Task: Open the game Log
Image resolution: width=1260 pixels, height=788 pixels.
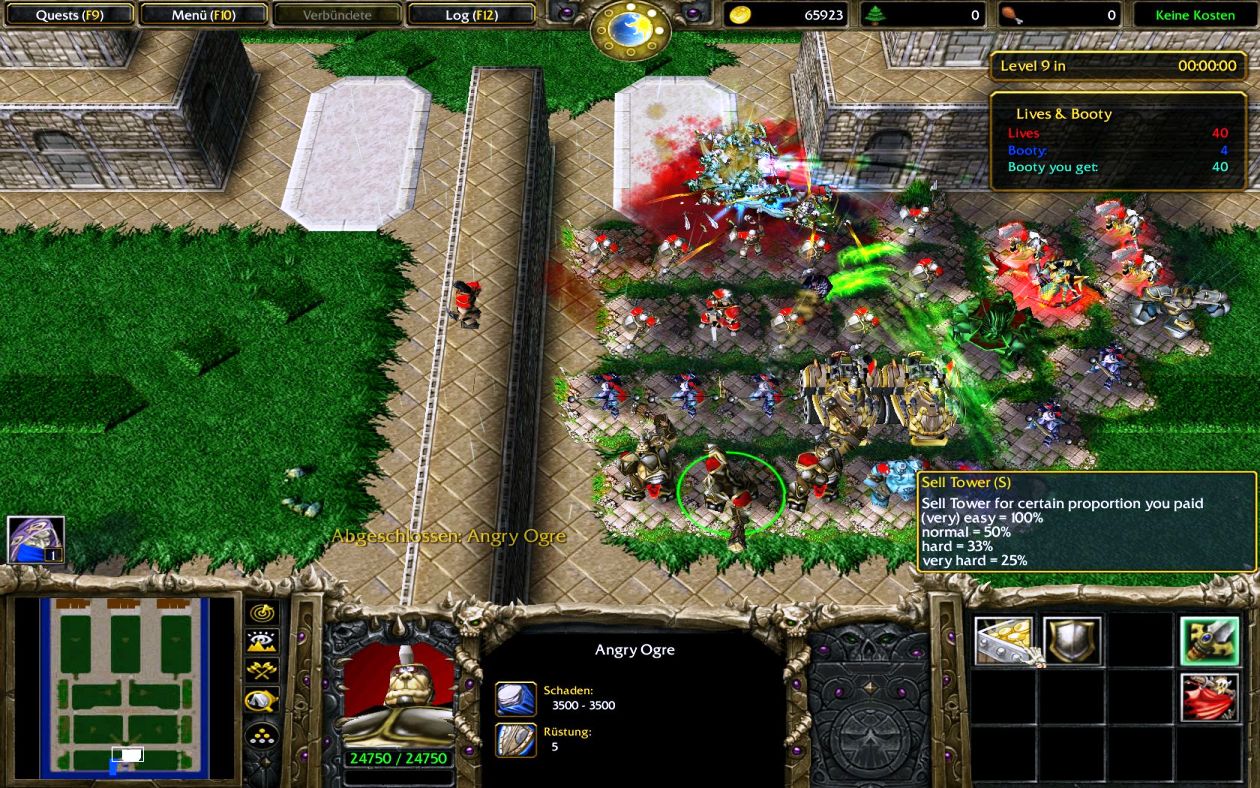Action: pos(471,15)
